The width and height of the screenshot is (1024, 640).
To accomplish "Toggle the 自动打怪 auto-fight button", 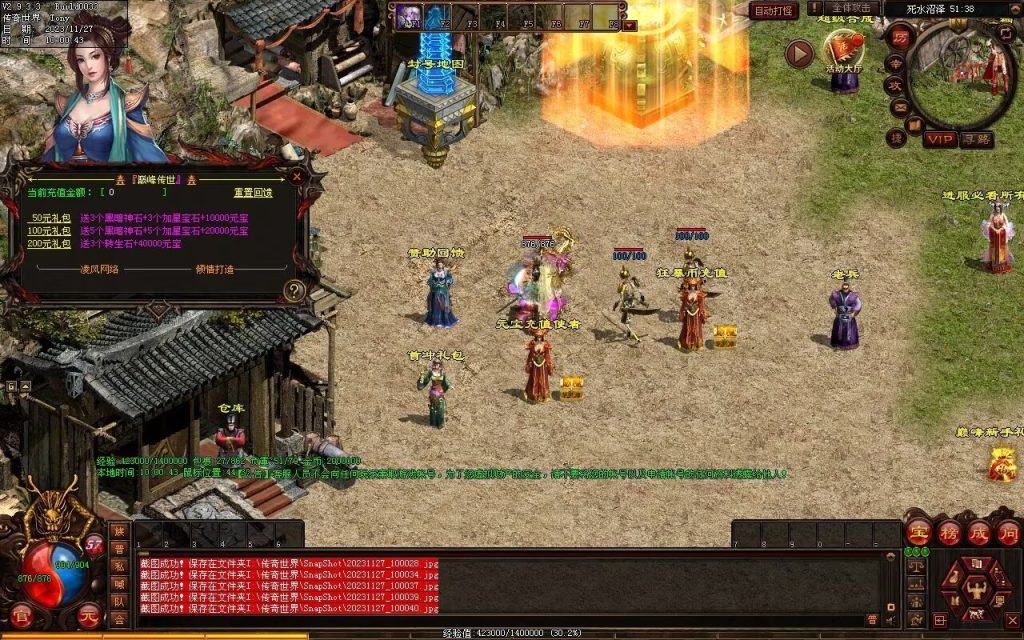I will [774, 11].
